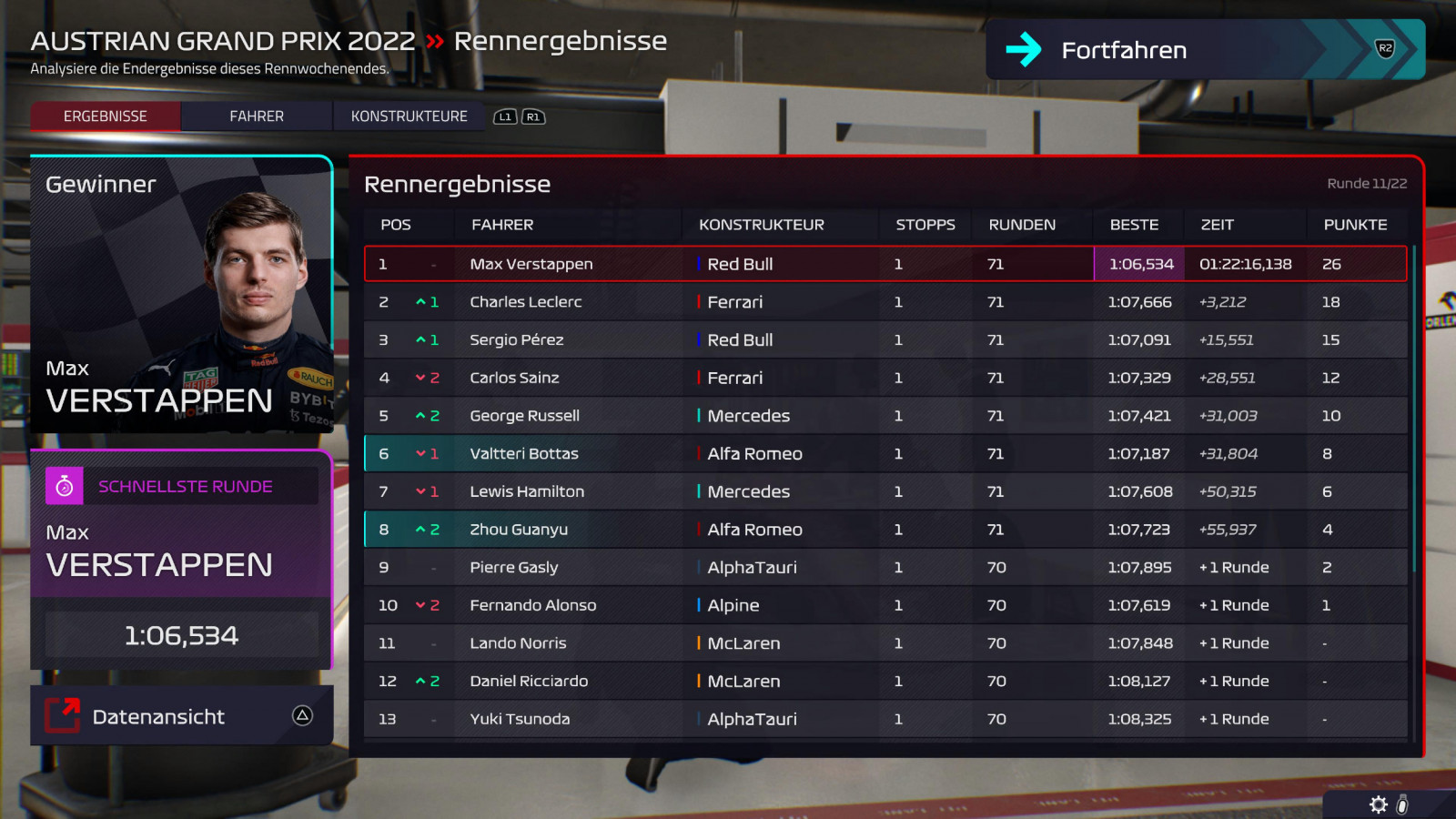Switch to the Fahrer tab
1456x819 pixels.
pyautogui.click(x=257, y=116)
